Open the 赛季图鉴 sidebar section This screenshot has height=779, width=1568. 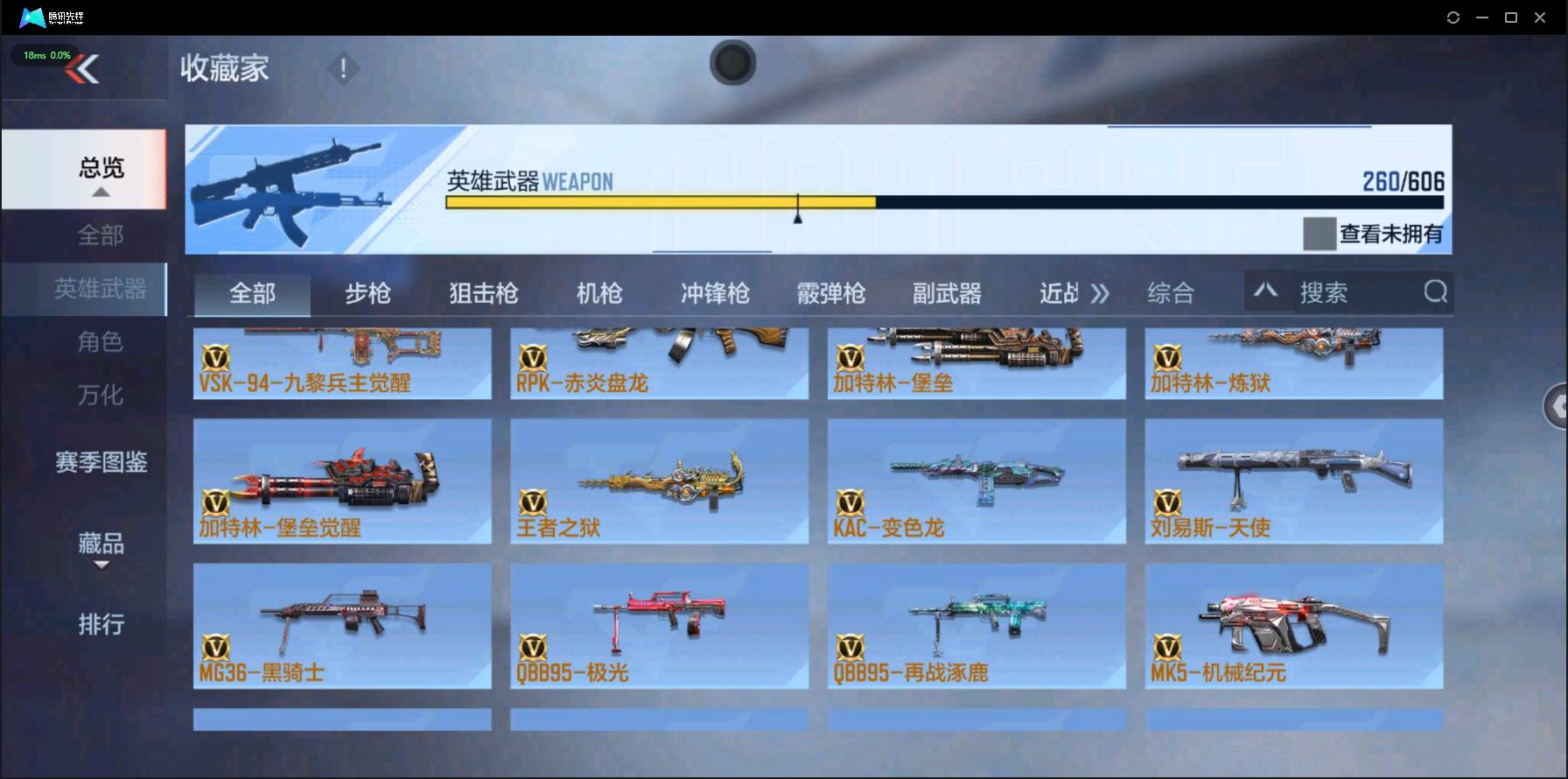point(99,464)
